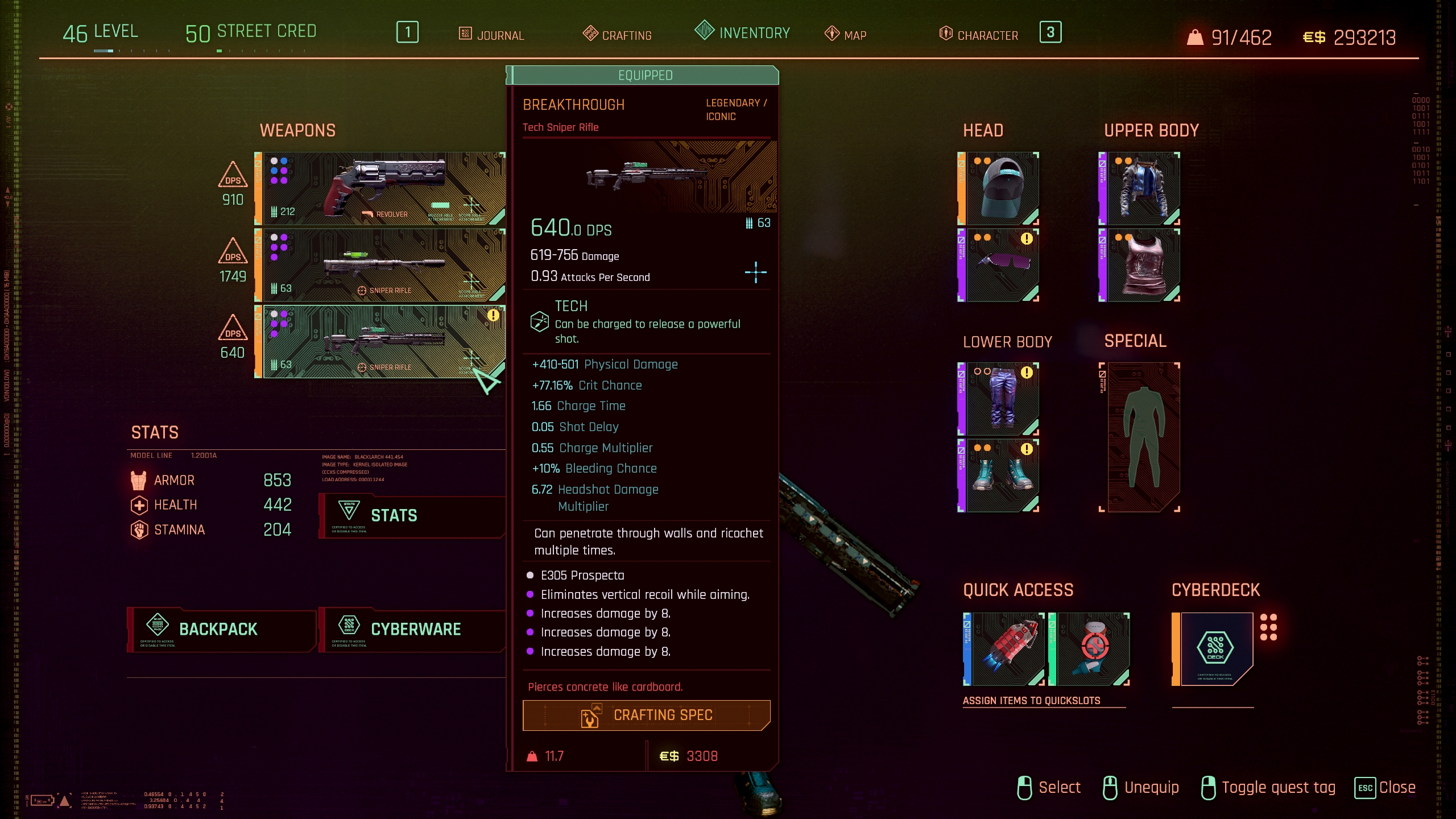Go to the Map tab

tap(846, 35)
